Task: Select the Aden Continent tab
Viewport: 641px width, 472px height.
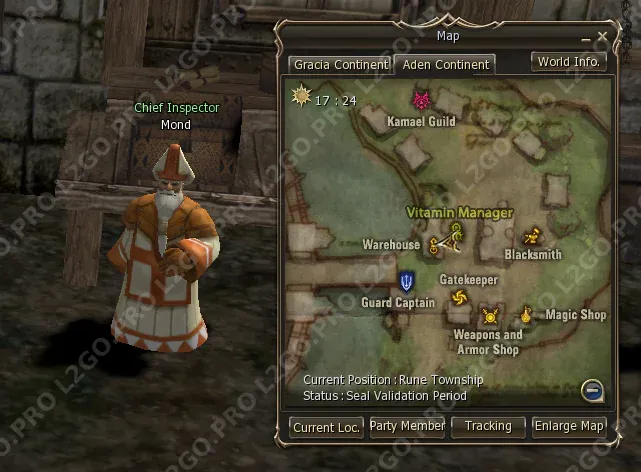Action: pyautogui.click(x=444, y=65)
